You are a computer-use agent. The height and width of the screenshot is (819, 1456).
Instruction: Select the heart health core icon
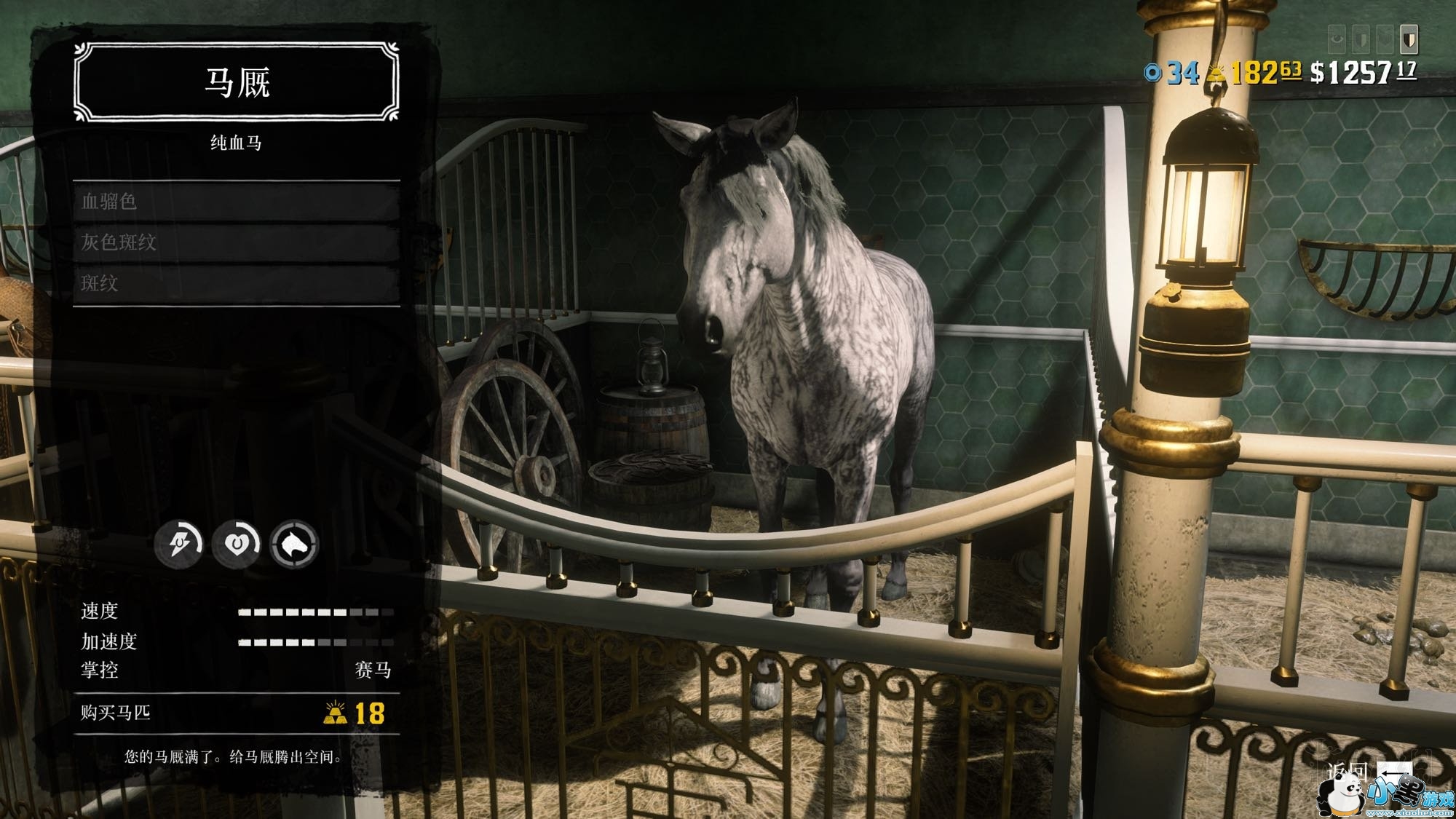(x=236, y=543)
